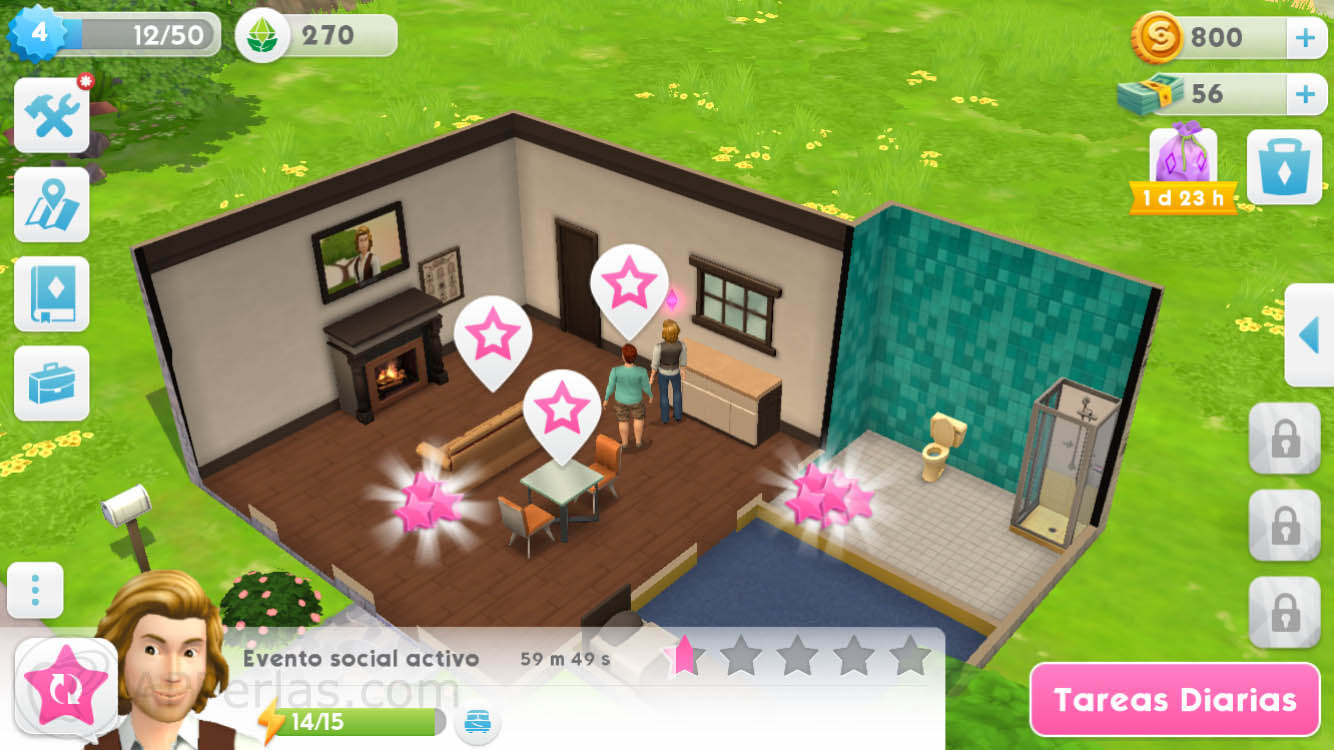The height and width of the screenshot is (750, 1334).
Task: Select the active Sim portrait
Action: click(165, 660)
